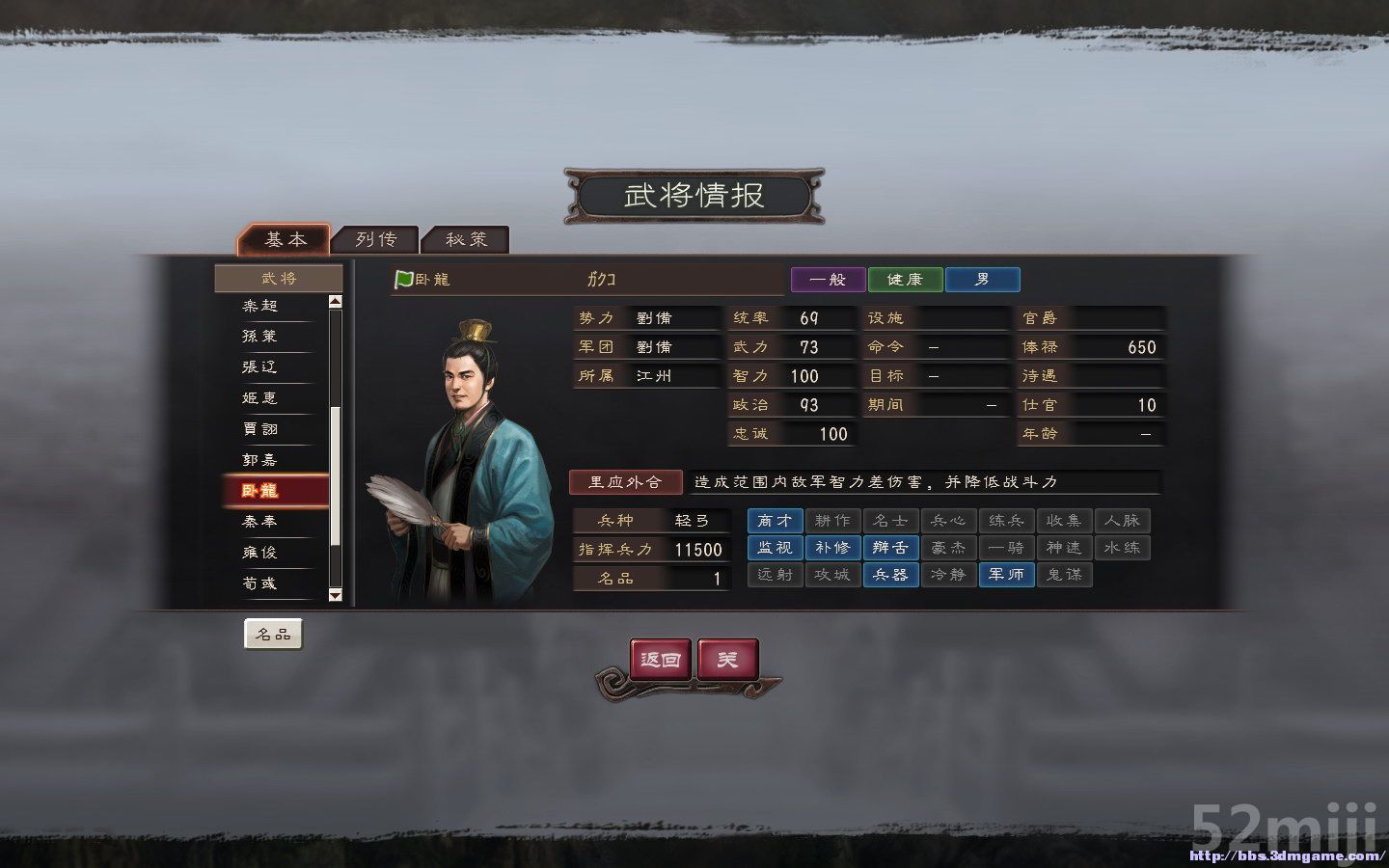Toggle the 冷静 skill slot

(948, 575)
